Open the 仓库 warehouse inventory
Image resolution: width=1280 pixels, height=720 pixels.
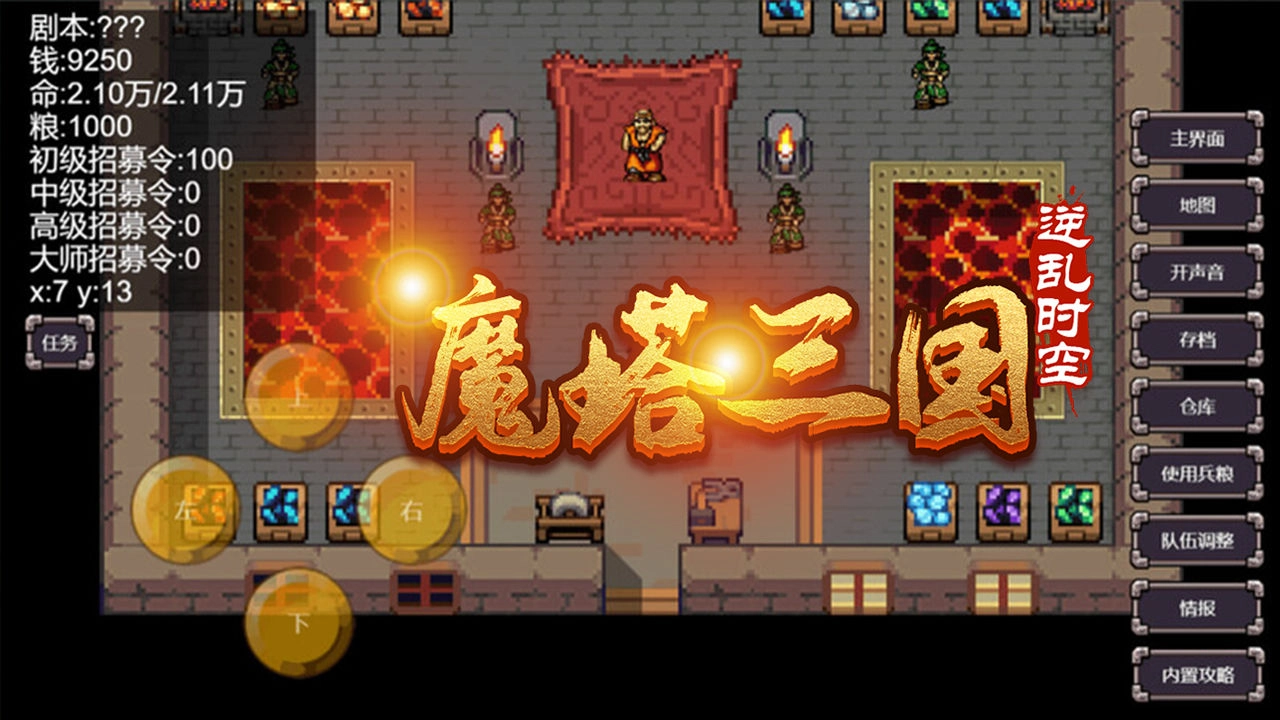point(1198,407)
